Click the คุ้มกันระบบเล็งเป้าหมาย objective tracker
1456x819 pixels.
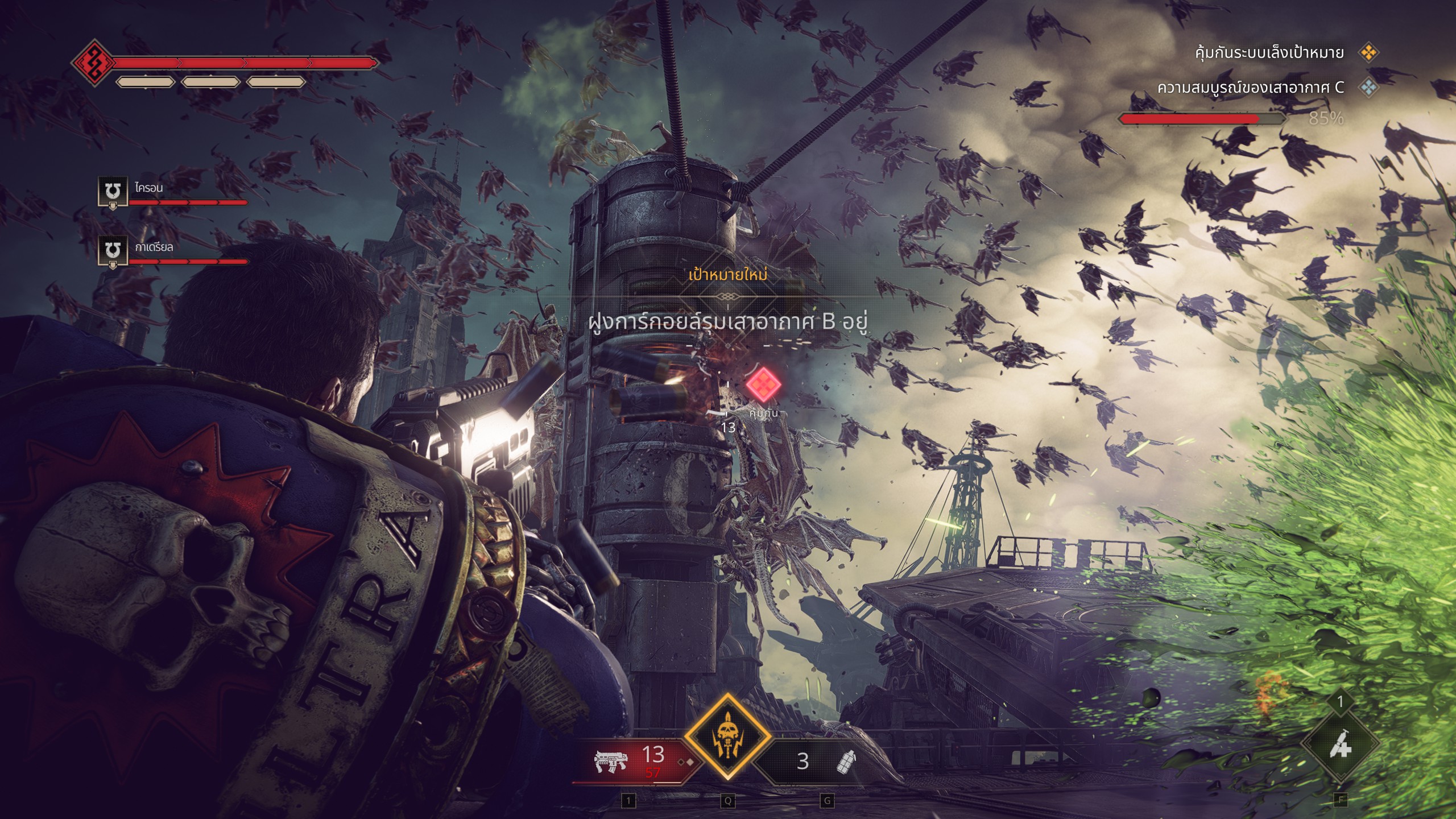(x=1269, y=53)
